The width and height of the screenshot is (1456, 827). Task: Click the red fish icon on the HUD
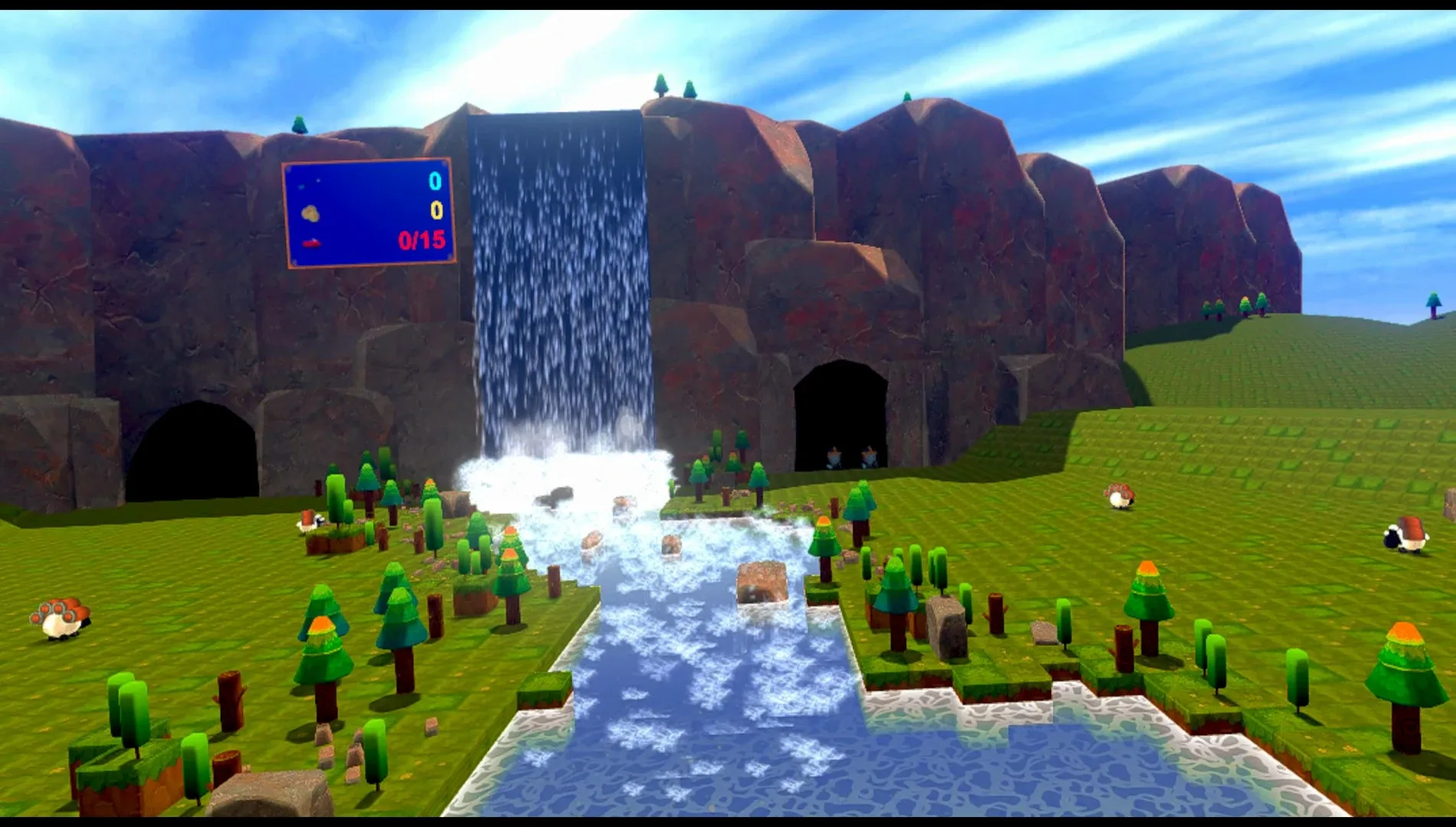click(x=312, y=242)
